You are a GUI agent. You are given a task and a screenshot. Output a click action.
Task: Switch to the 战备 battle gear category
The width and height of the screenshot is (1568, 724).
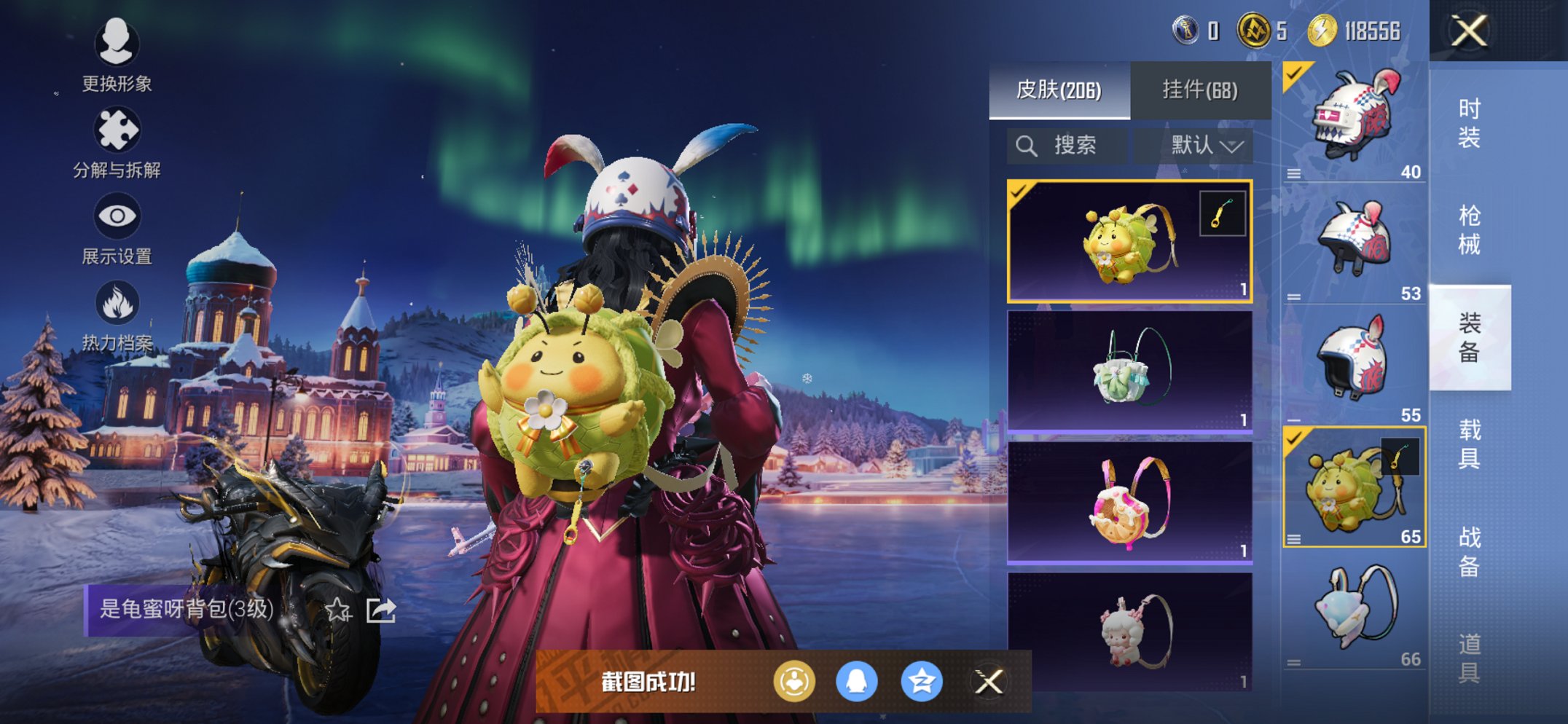click(x=1469, y=551)
